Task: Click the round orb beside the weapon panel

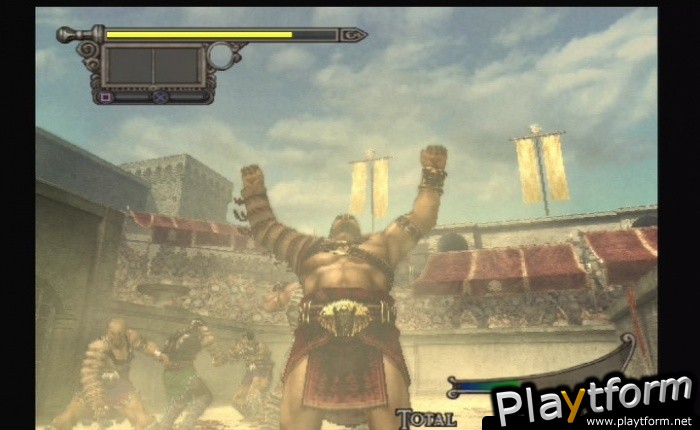Action: click(x=220, y=55)
